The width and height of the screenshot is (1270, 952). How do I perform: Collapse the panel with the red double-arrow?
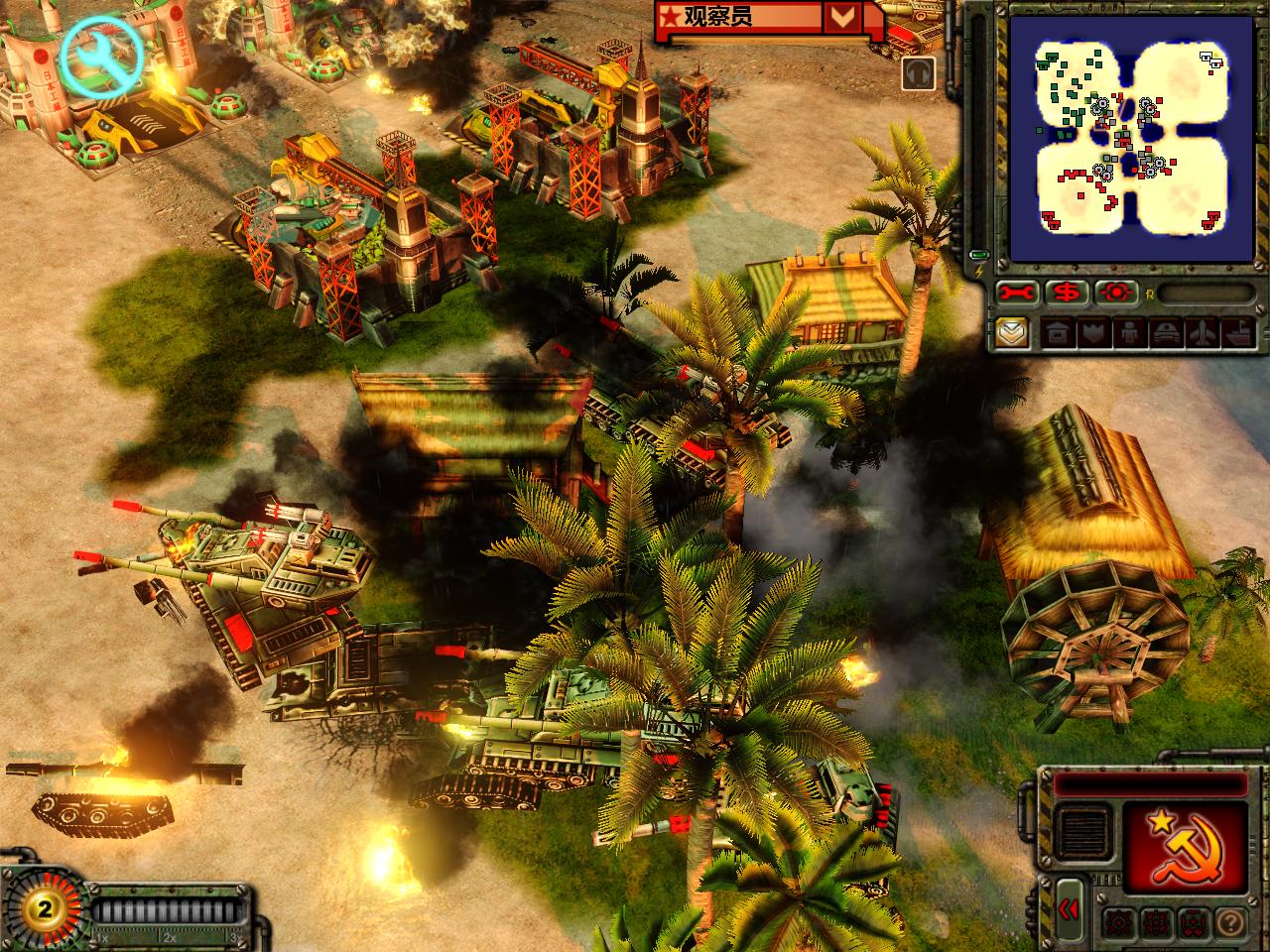[1069, 910]
